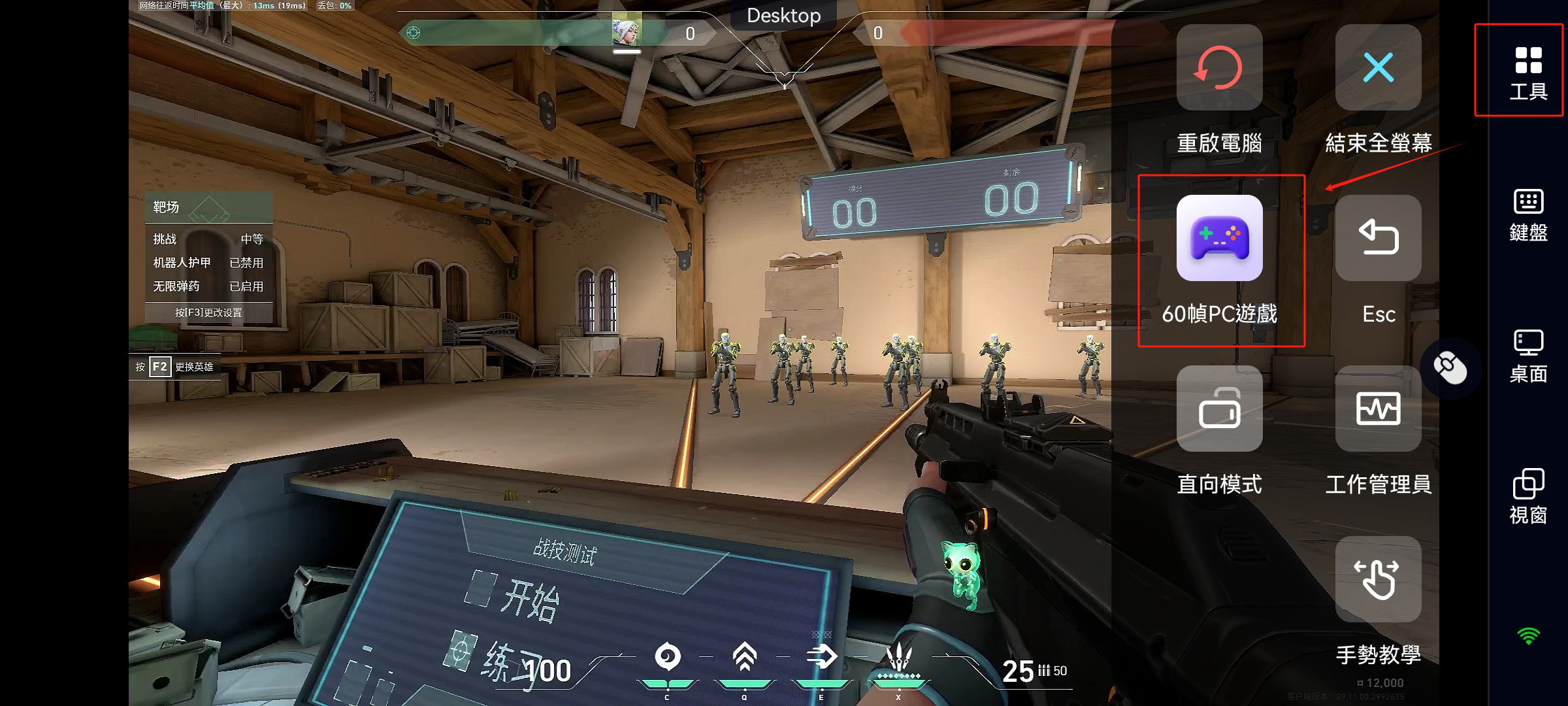Exit fullscreen with 結束全螢幕

pos(1378,68)
